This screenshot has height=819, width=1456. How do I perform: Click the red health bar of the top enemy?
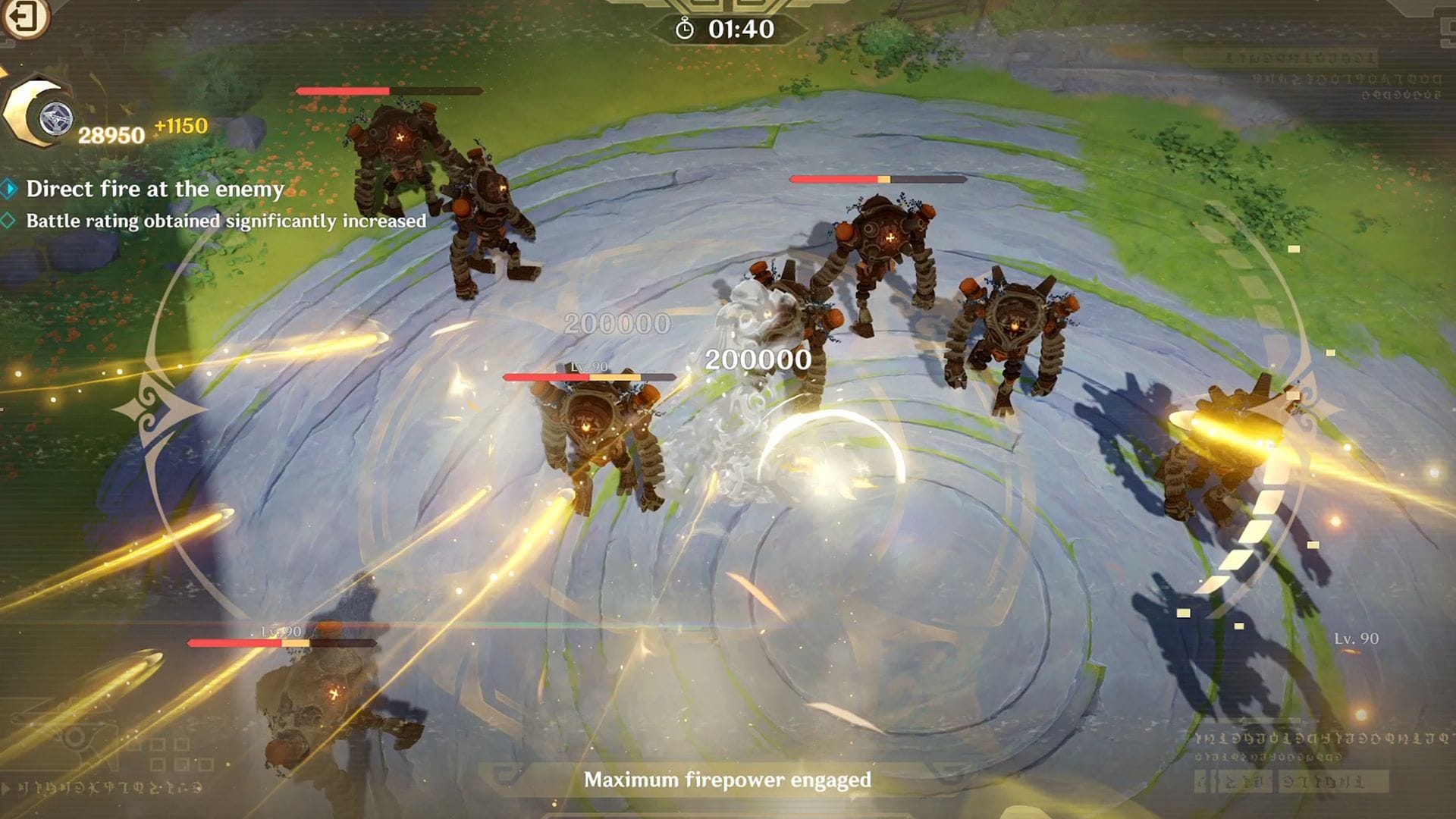tap(341, 89)
